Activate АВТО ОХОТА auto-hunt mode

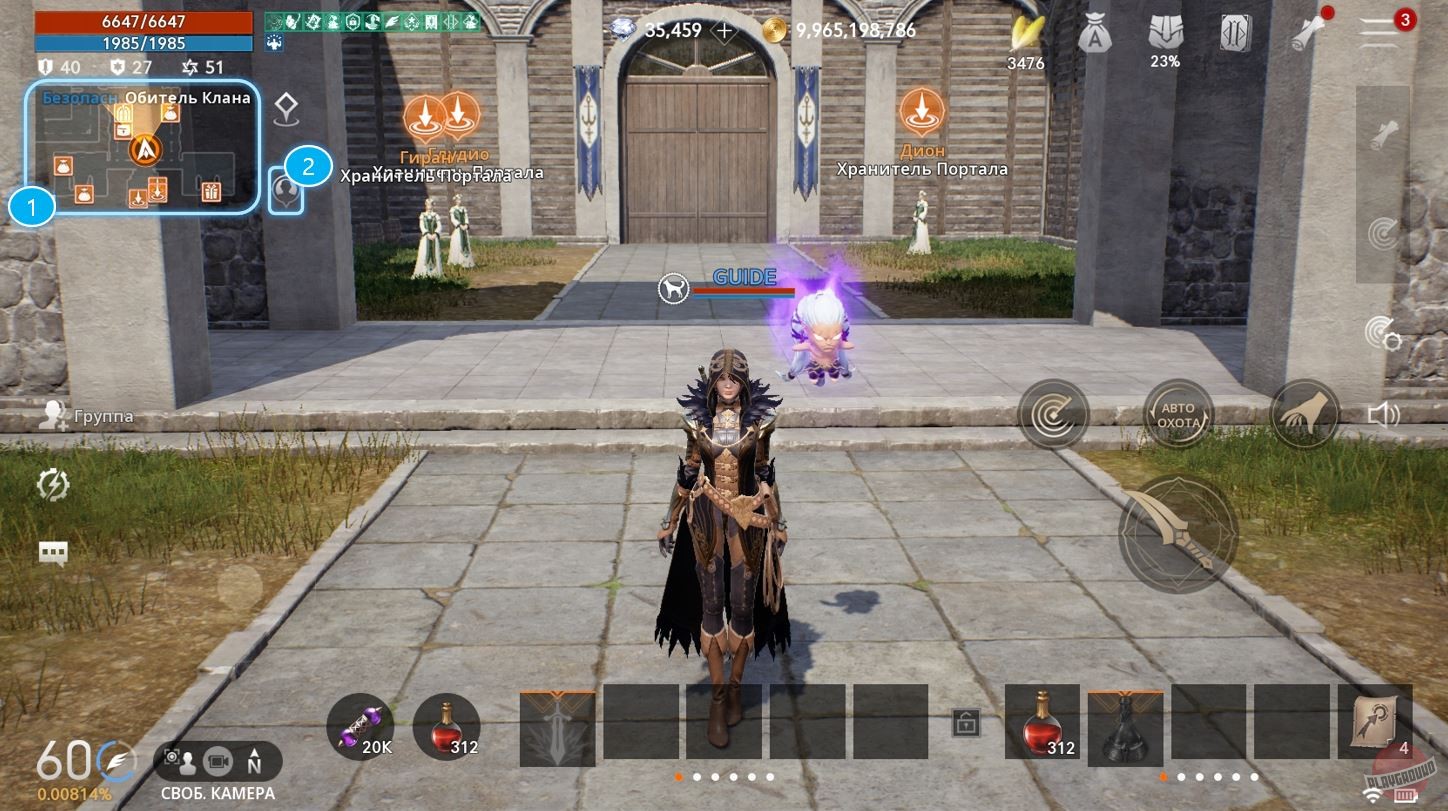coord(1178,414)
